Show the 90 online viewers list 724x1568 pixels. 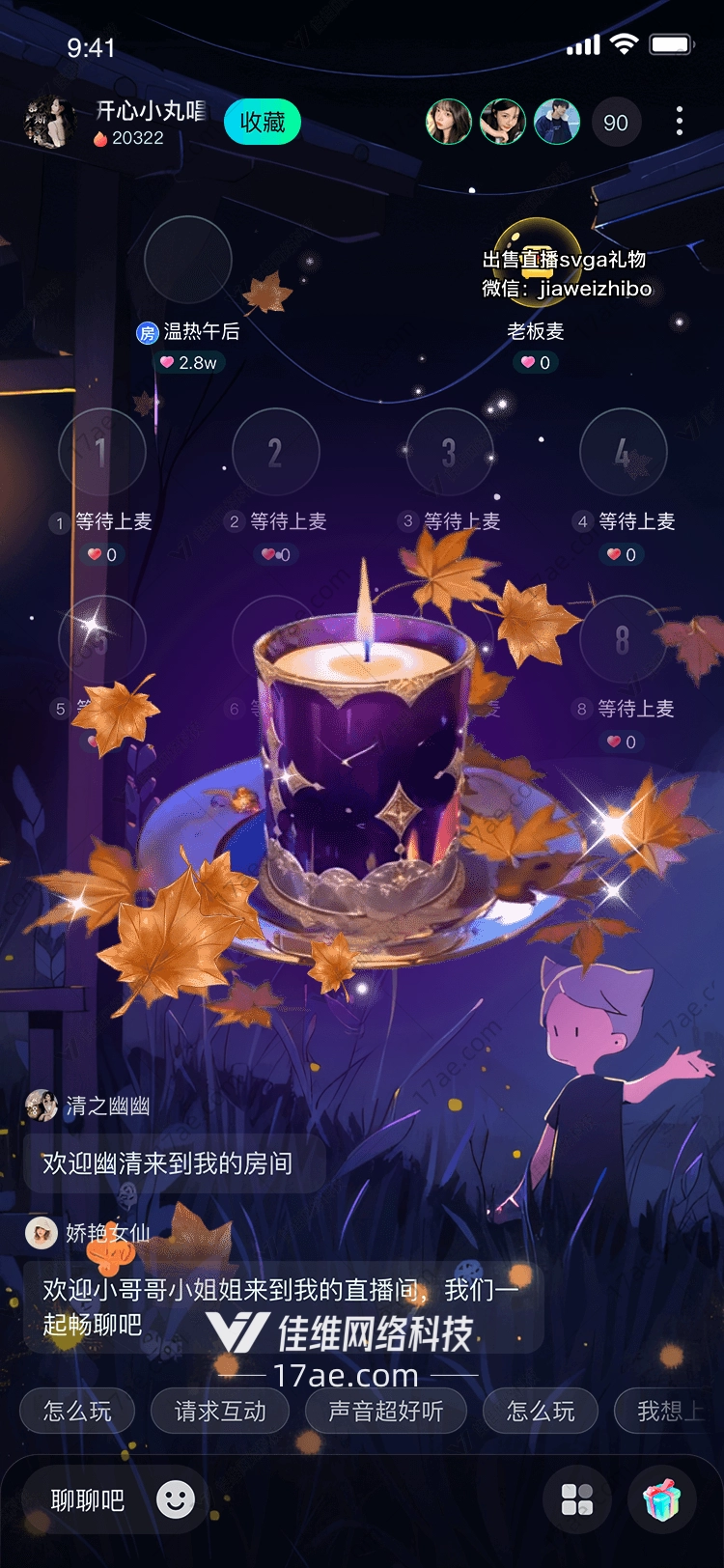coord(616,123)
